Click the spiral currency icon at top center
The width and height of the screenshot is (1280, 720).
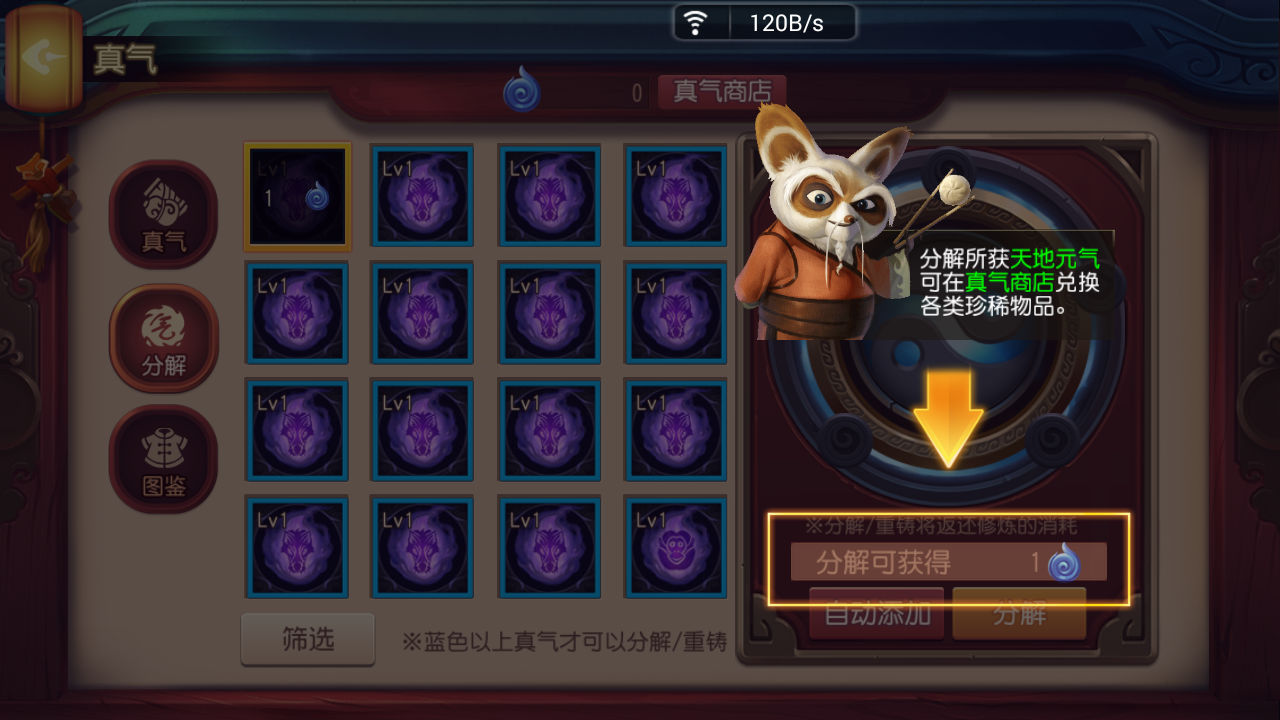point(522,88)
